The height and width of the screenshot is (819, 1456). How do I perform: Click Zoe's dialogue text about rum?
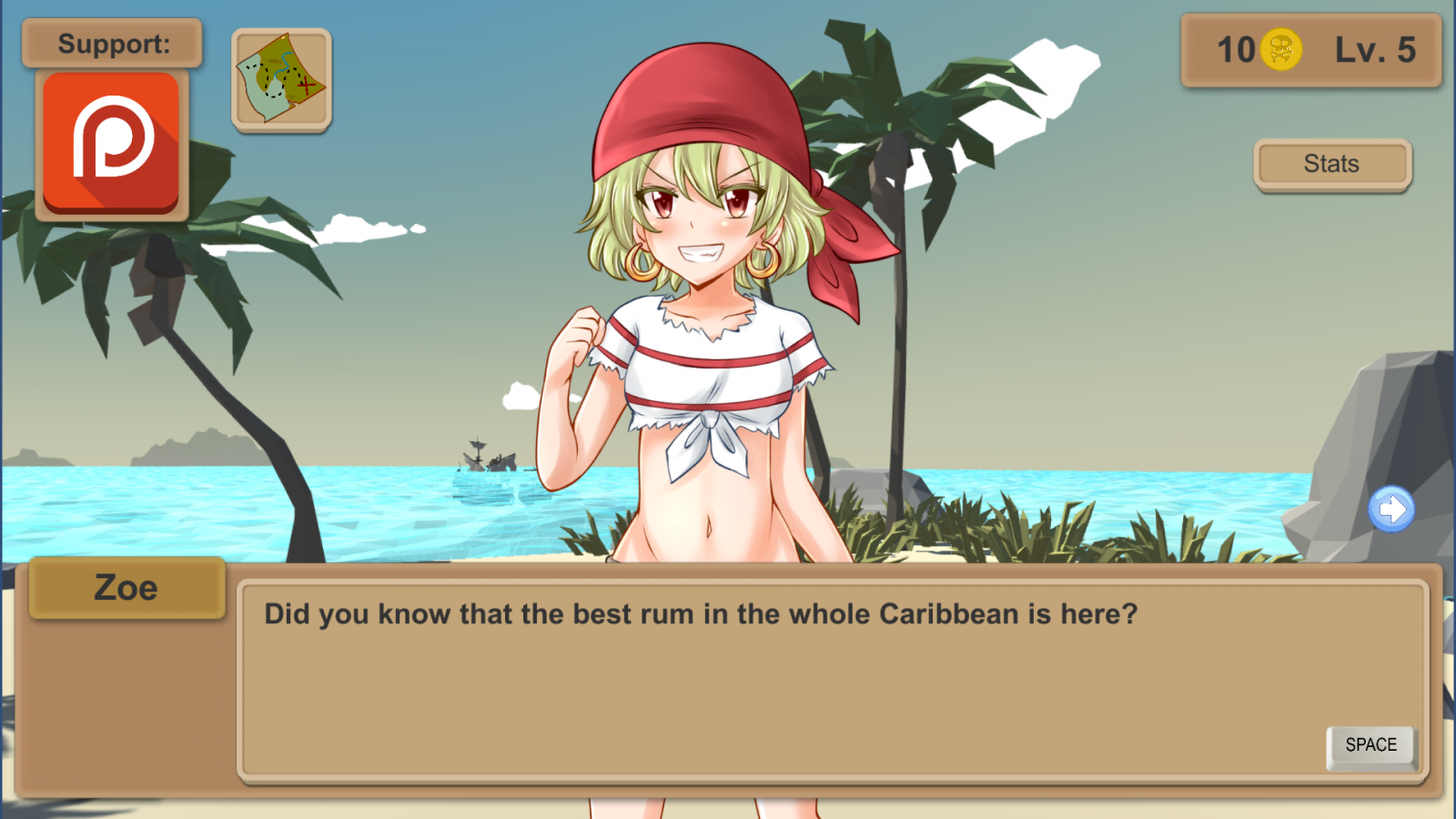tap(701, 614)
